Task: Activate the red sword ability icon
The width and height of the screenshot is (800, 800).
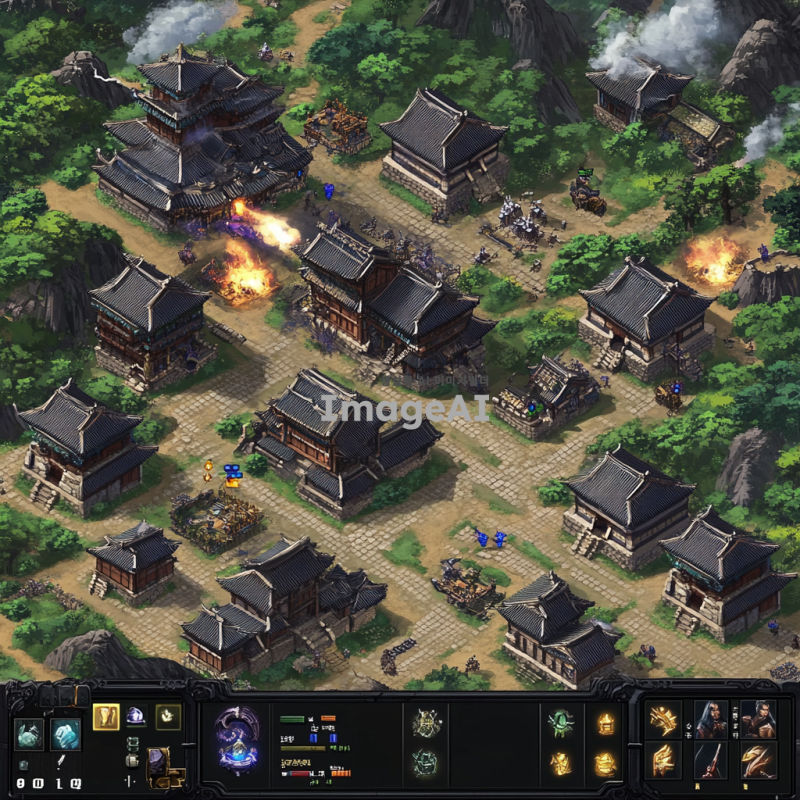Action: [710, 760]
